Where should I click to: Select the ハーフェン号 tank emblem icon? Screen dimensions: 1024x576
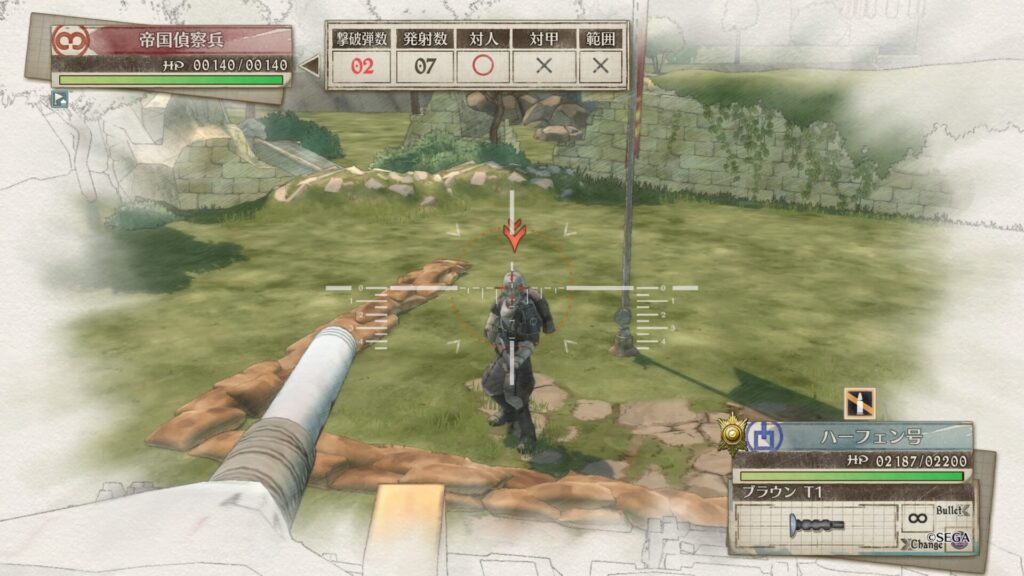pyautogui.click(x=761, y=436)
